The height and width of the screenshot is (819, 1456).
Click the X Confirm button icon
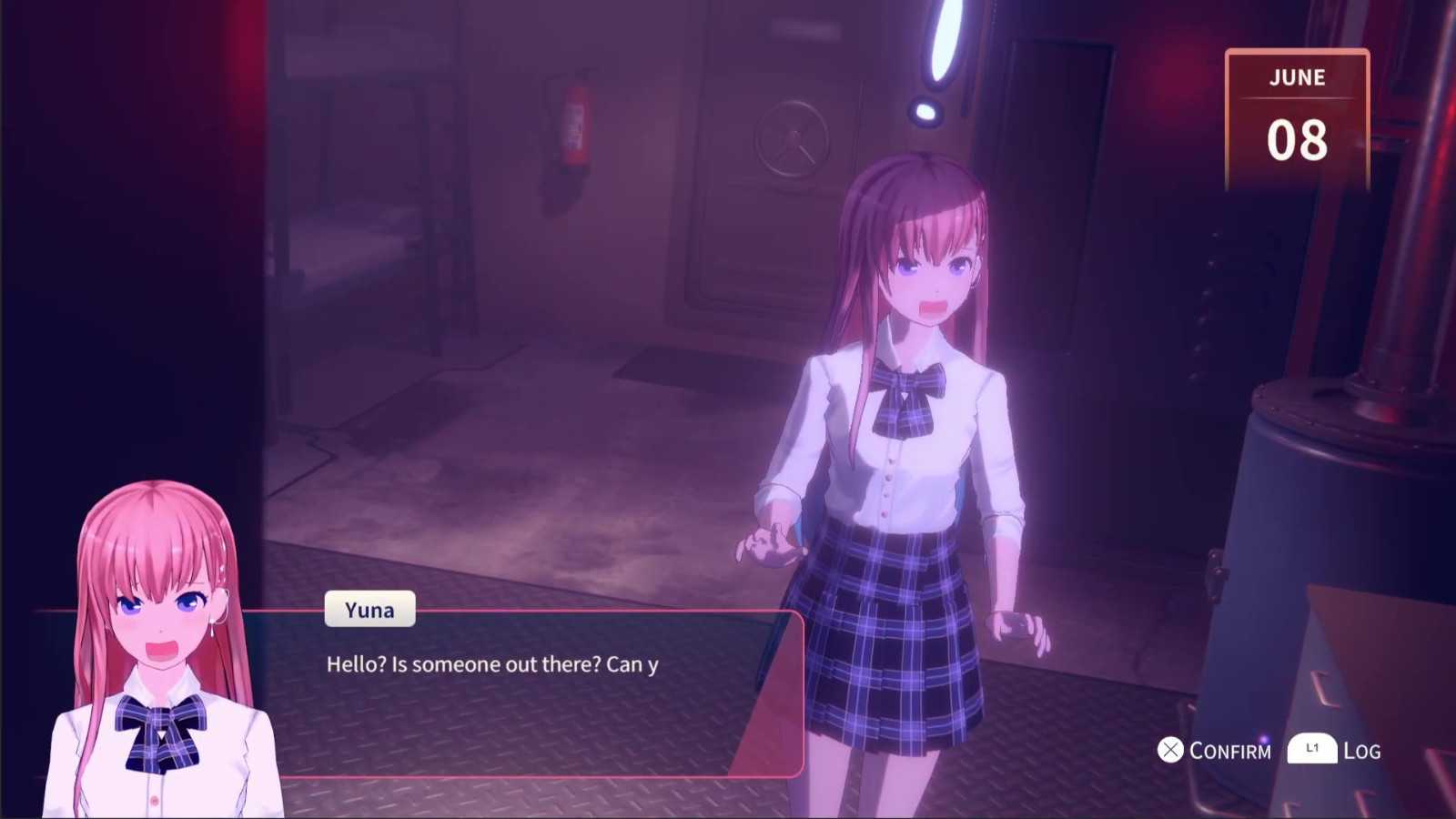coord(1169,751)
